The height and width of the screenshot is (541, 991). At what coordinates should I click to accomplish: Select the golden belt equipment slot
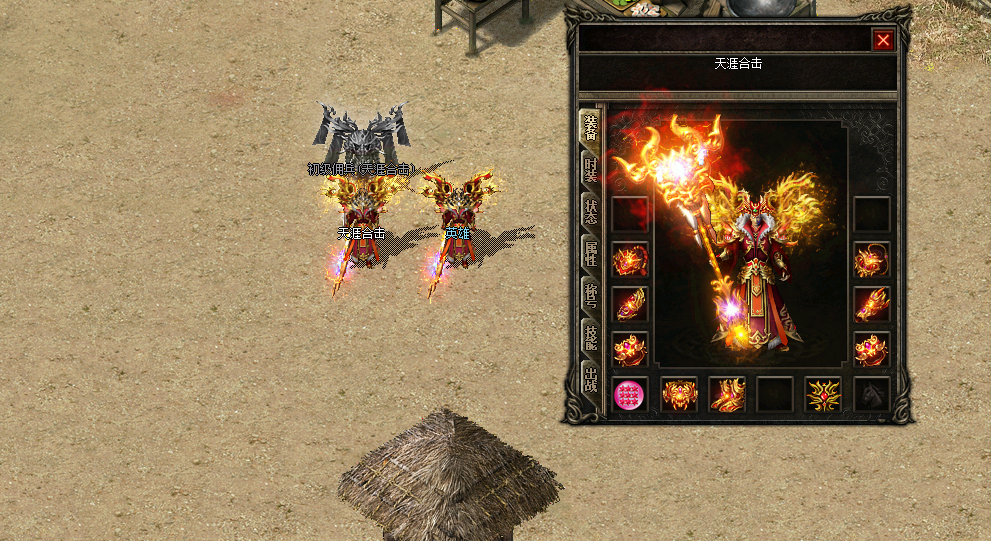click(x=679, y=395)
